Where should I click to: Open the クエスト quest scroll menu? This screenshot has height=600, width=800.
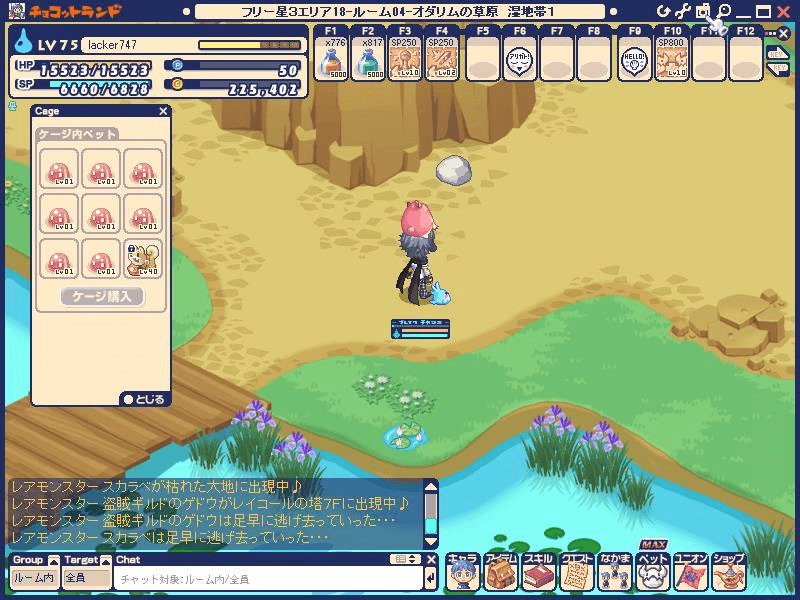[576, 572]
